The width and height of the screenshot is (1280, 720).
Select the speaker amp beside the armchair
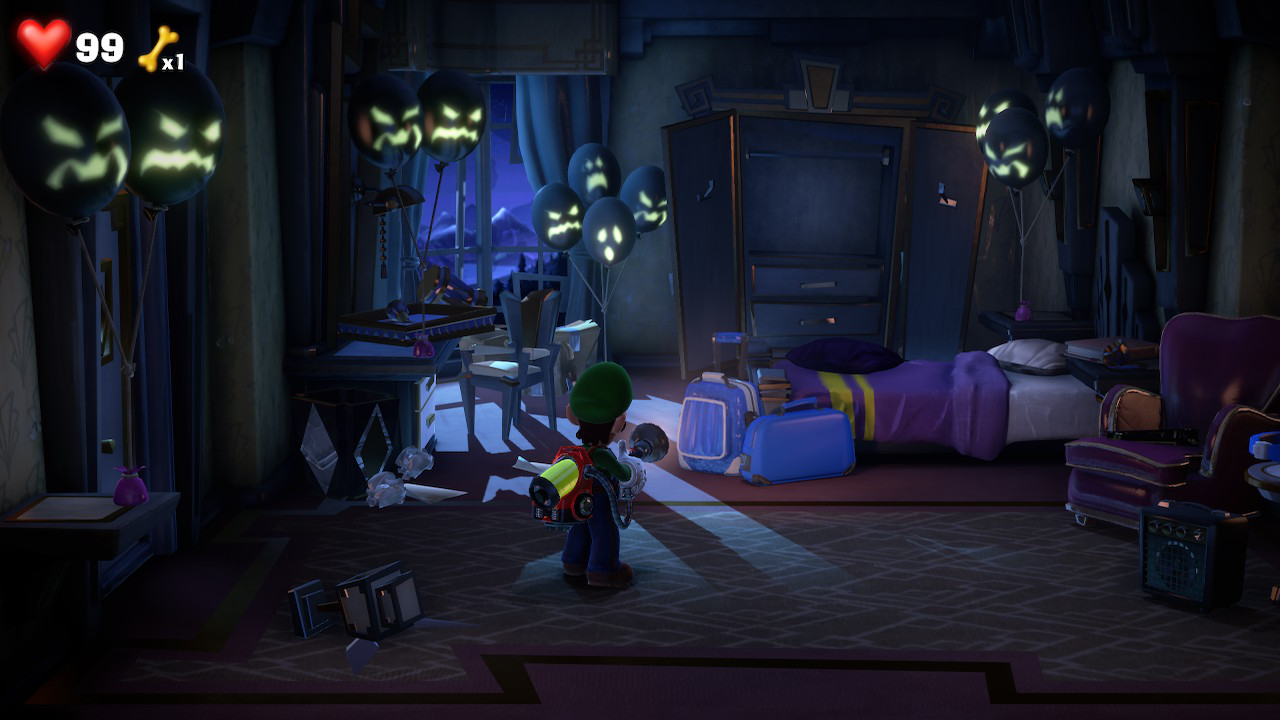click(1180, 560)
